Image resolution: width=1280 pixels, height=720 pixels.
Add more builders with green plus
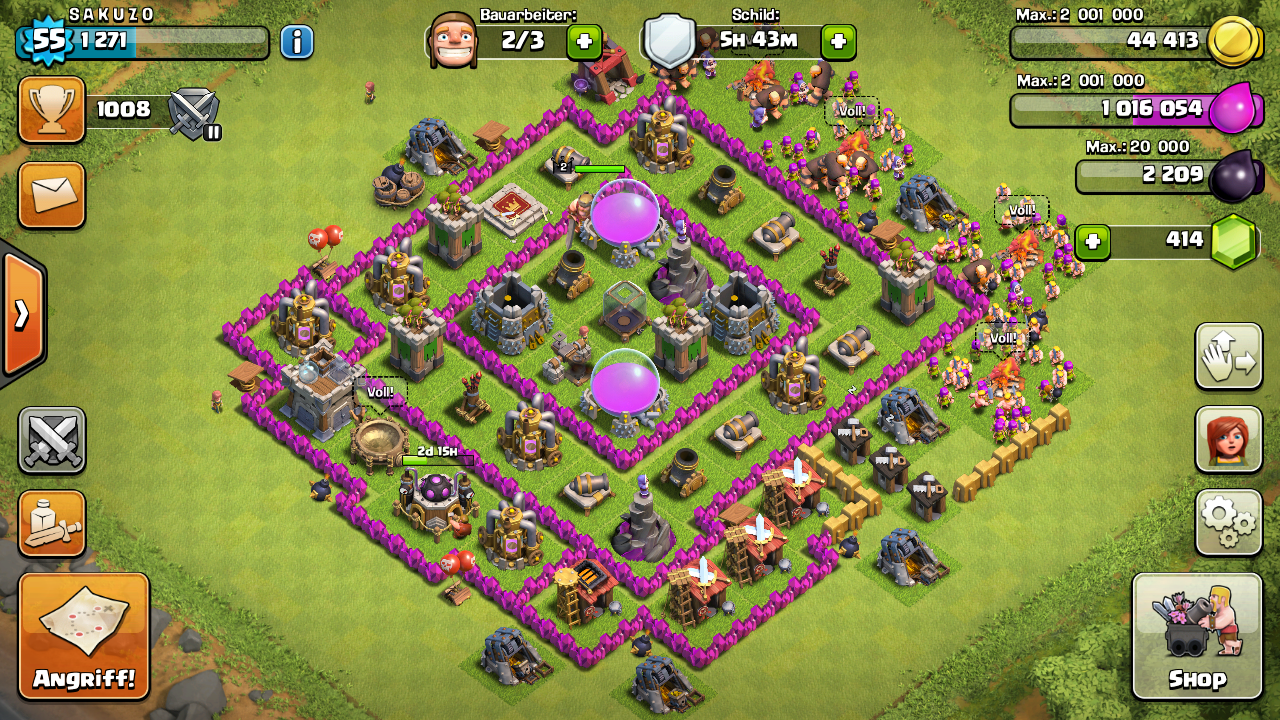coord(584,42)
